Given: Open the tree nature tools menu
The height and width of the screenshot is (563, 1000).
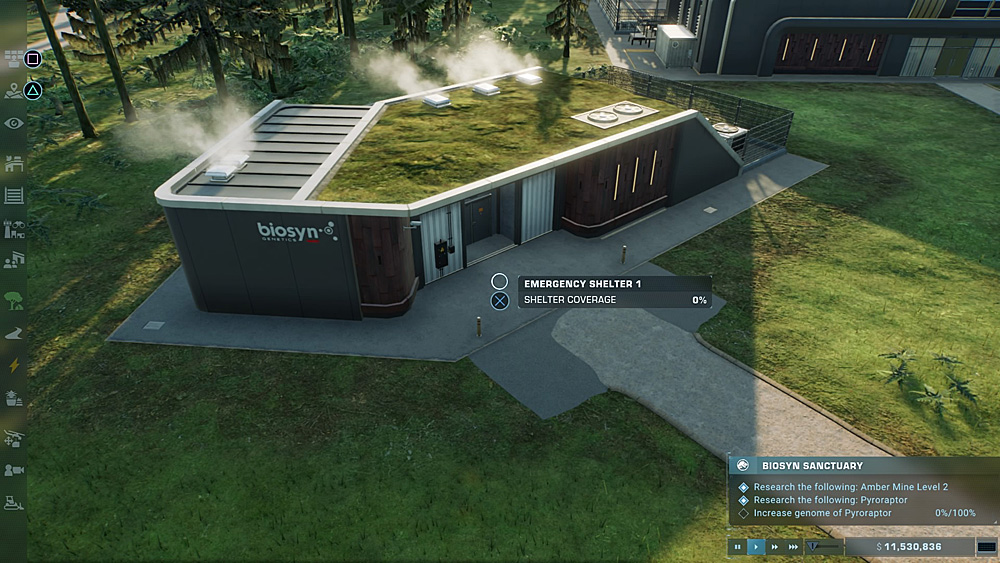Looking at the screenshot, I should tap(14, 298).
